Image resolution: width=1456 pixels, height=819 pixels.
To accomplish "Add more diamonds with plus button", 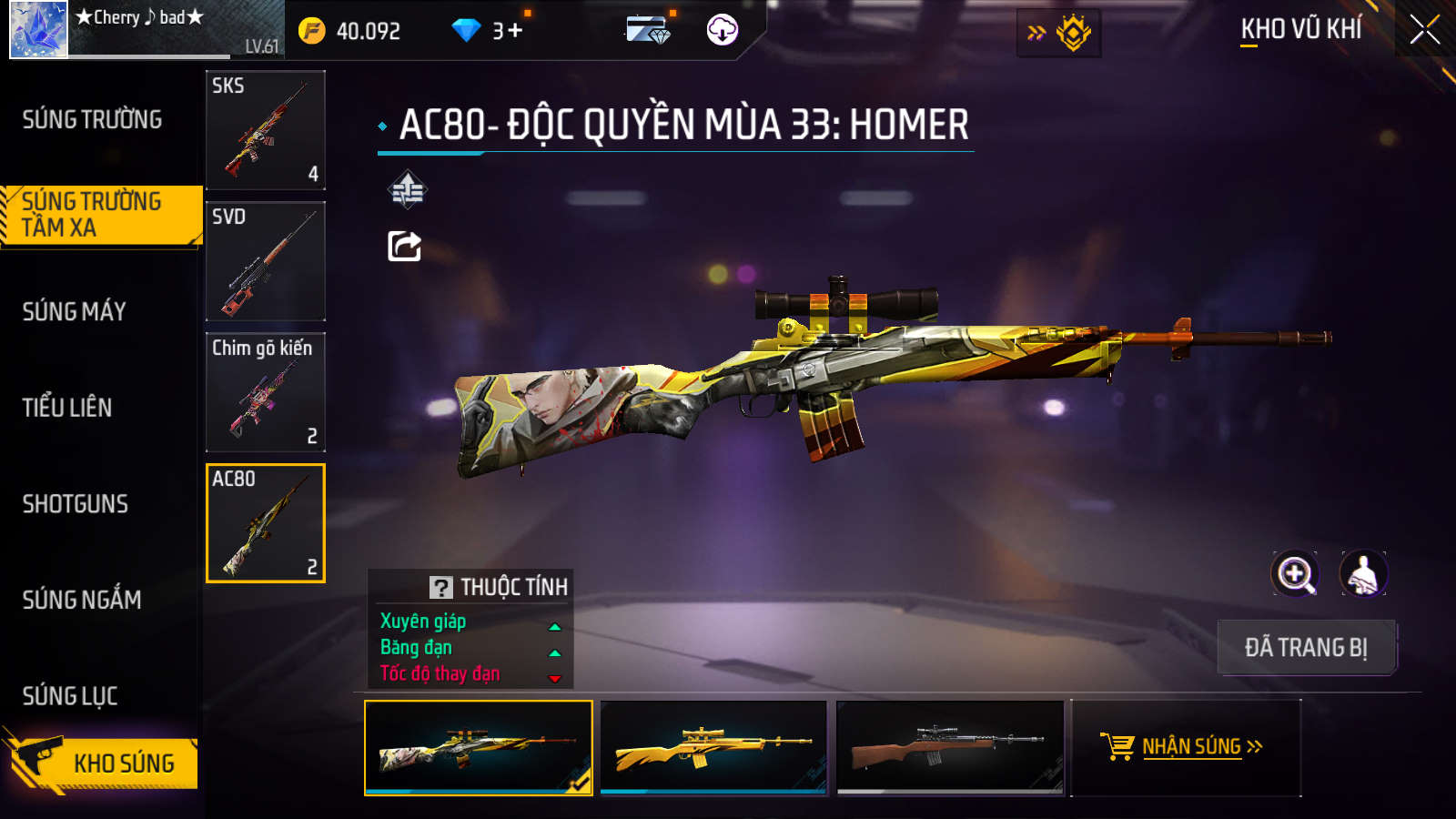I will (x=515, y=31).
